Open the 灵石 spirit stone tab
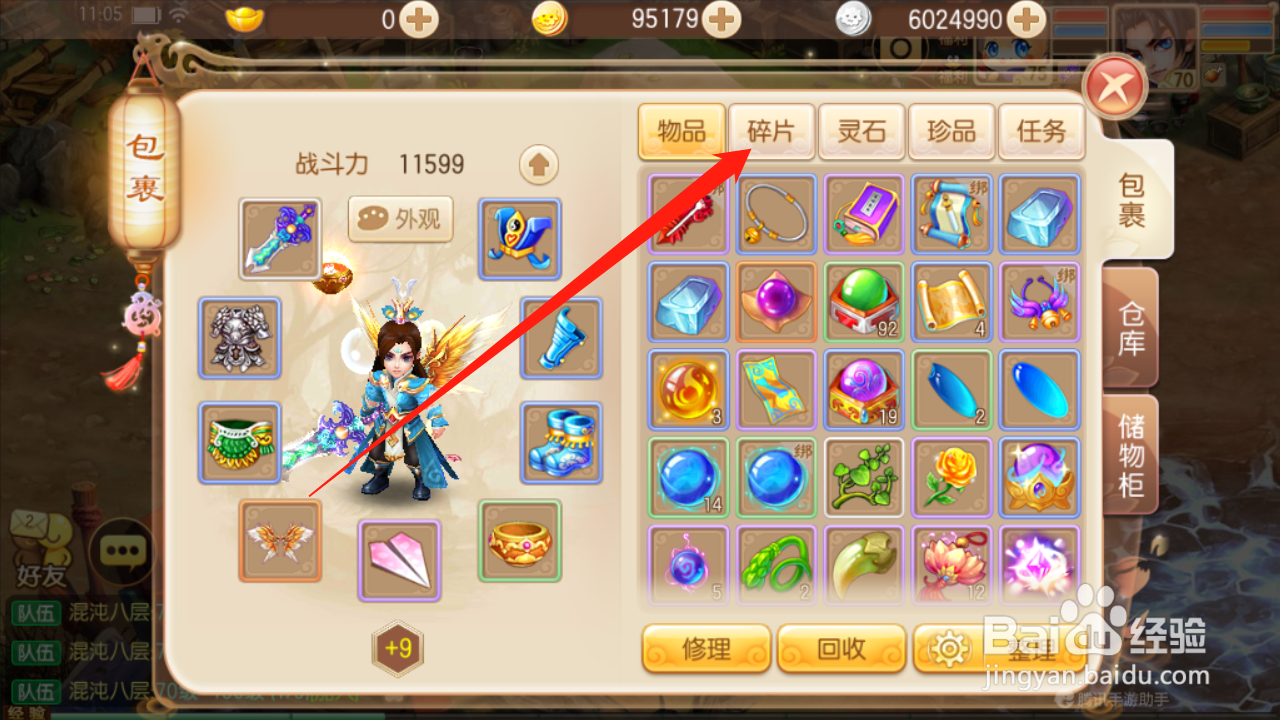The image size is (1280, 720). click(861, 131)
